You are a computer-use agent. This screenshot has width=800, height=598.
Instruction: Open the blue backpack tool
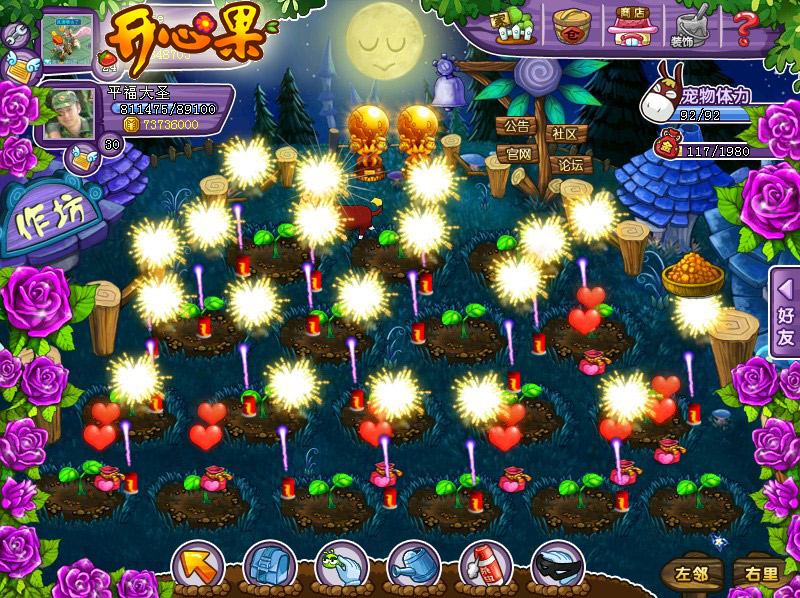[x=268, y=567]
